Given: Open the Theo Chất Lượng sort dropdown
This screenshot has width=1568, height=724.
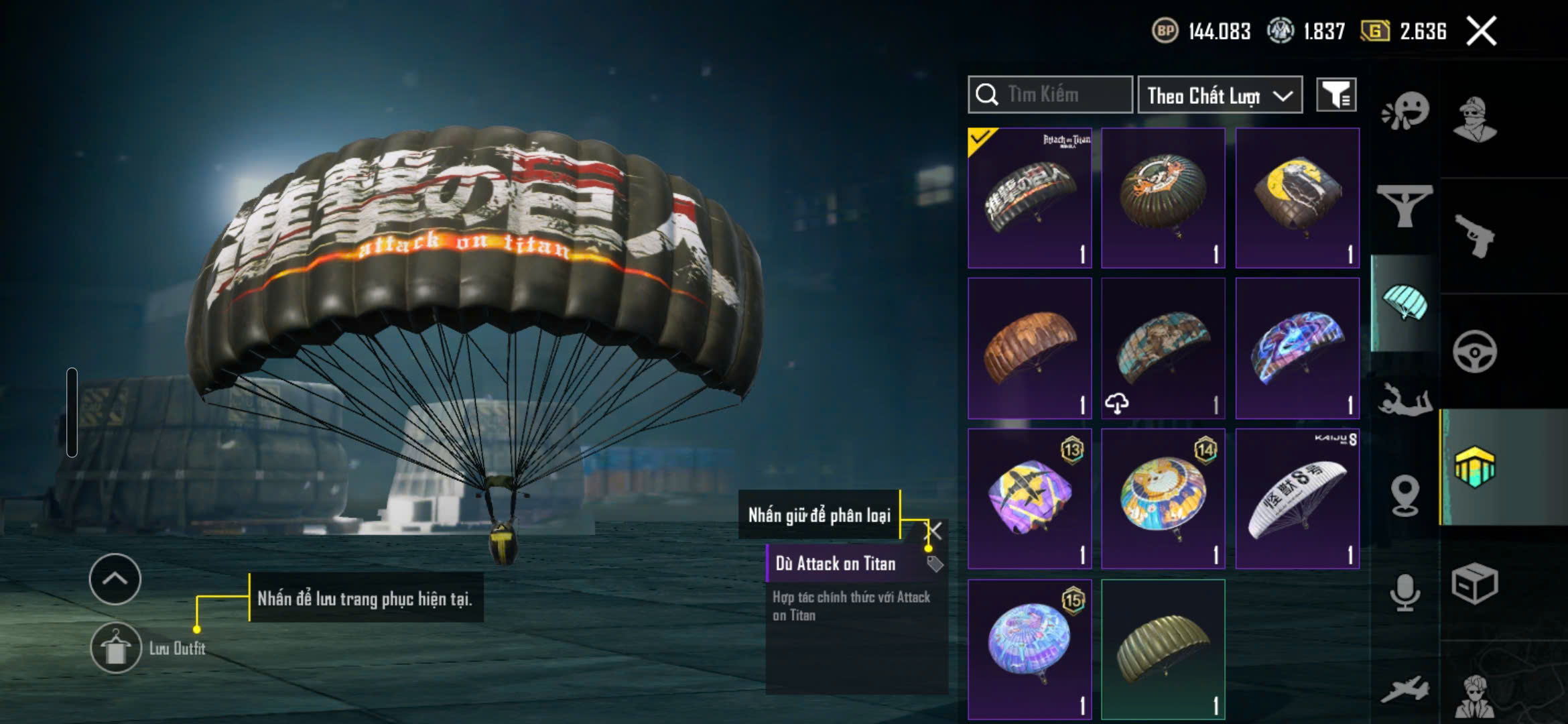Looking at the screenshot, I should pos(1220,95).
